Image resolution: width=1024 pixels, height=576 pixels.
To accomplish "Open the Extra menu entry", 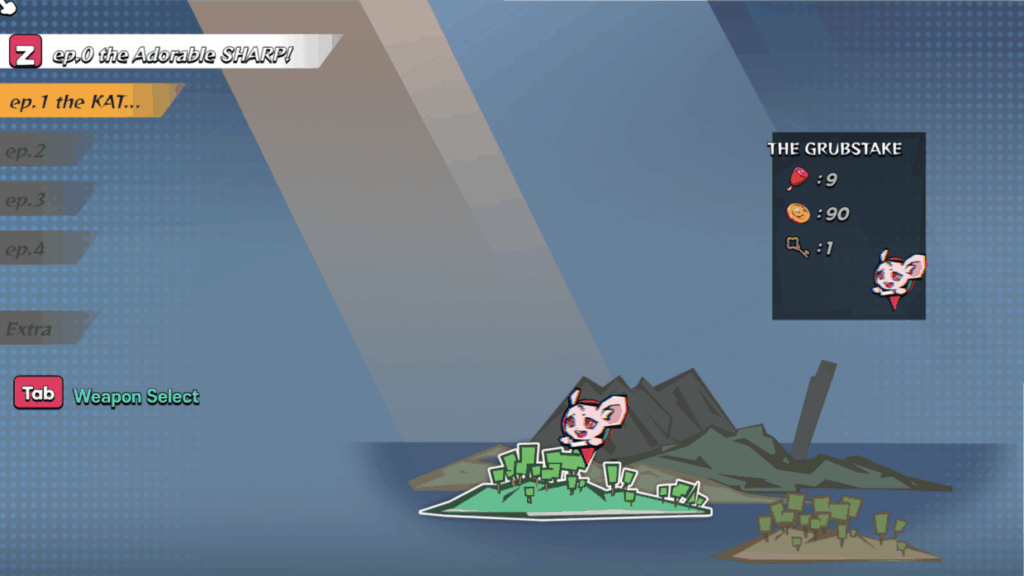I will [42, 329].
